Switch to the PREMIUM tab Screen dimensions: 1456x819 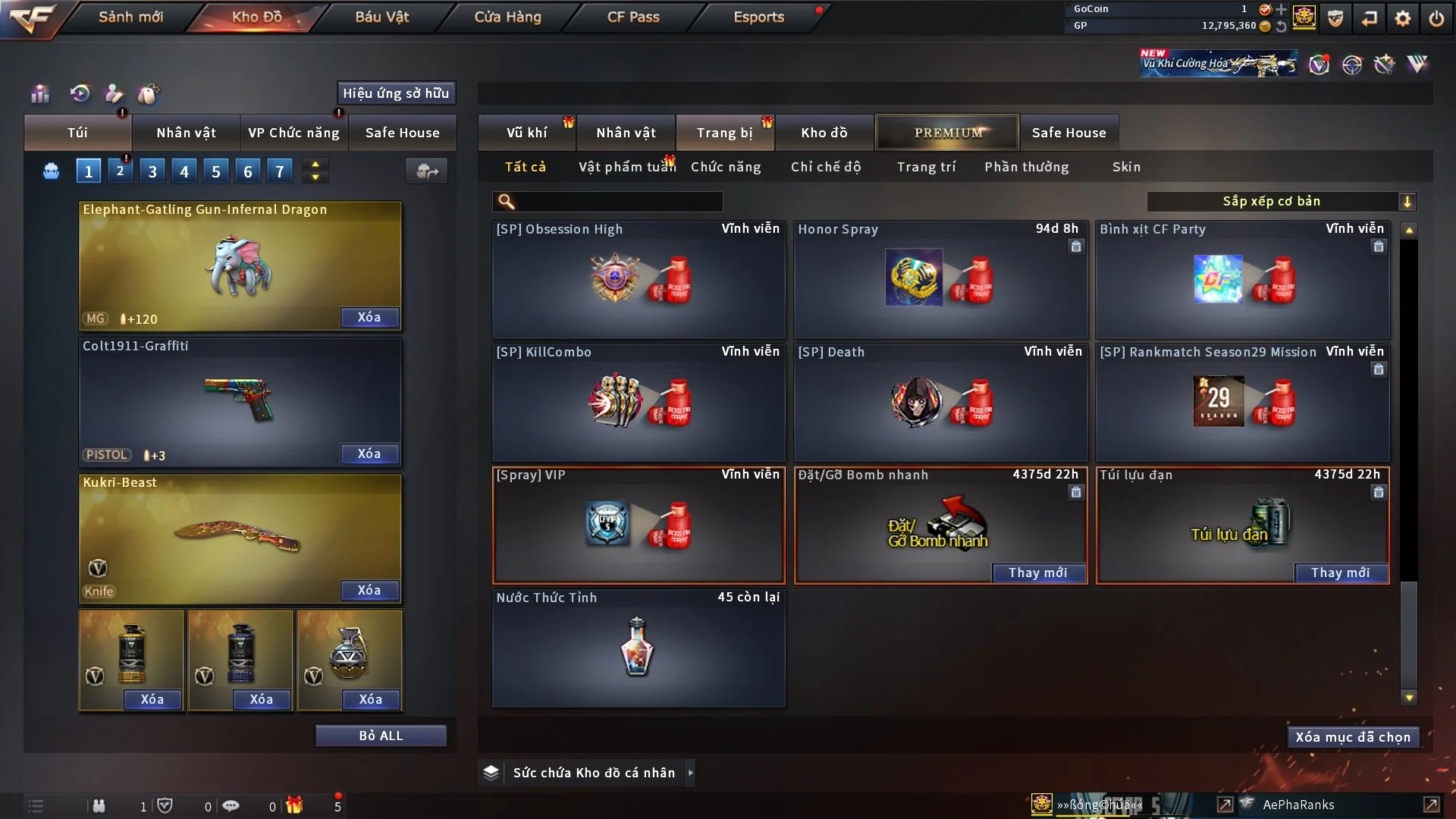947,133
